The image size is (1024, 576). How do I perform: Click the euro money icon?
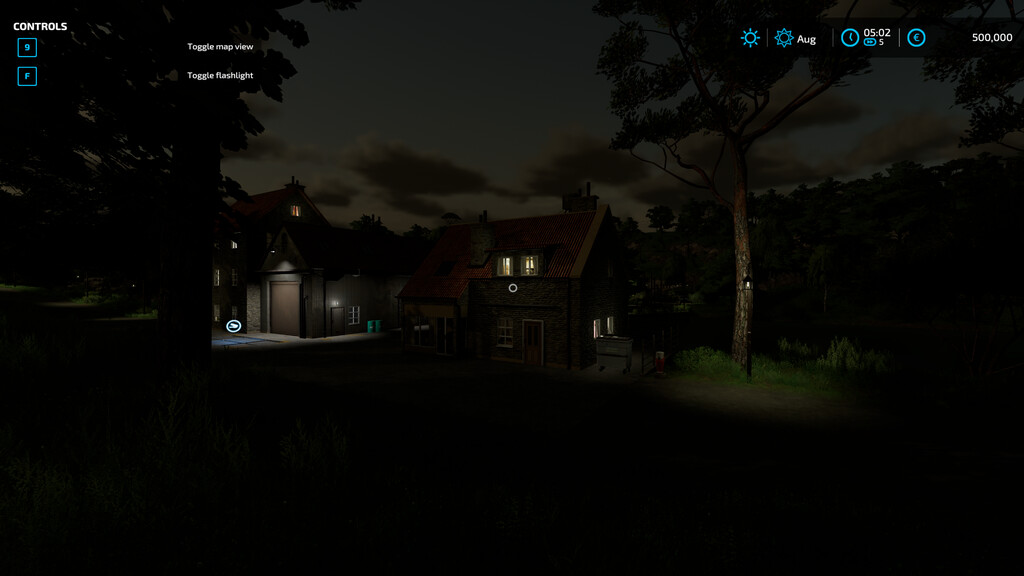point(916,38)
